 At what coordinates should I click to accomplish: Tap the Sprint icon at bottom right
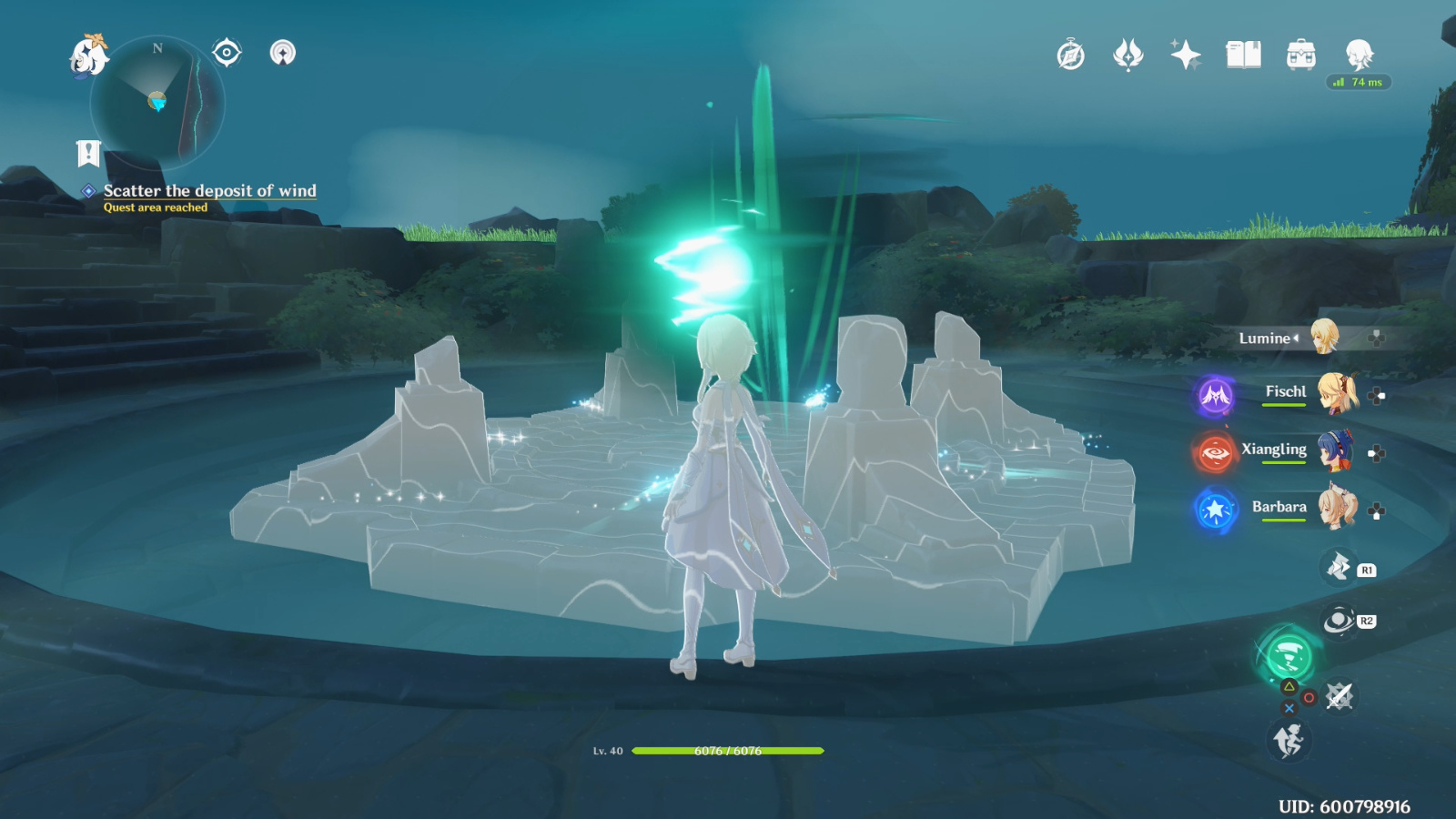point(1290,739)
